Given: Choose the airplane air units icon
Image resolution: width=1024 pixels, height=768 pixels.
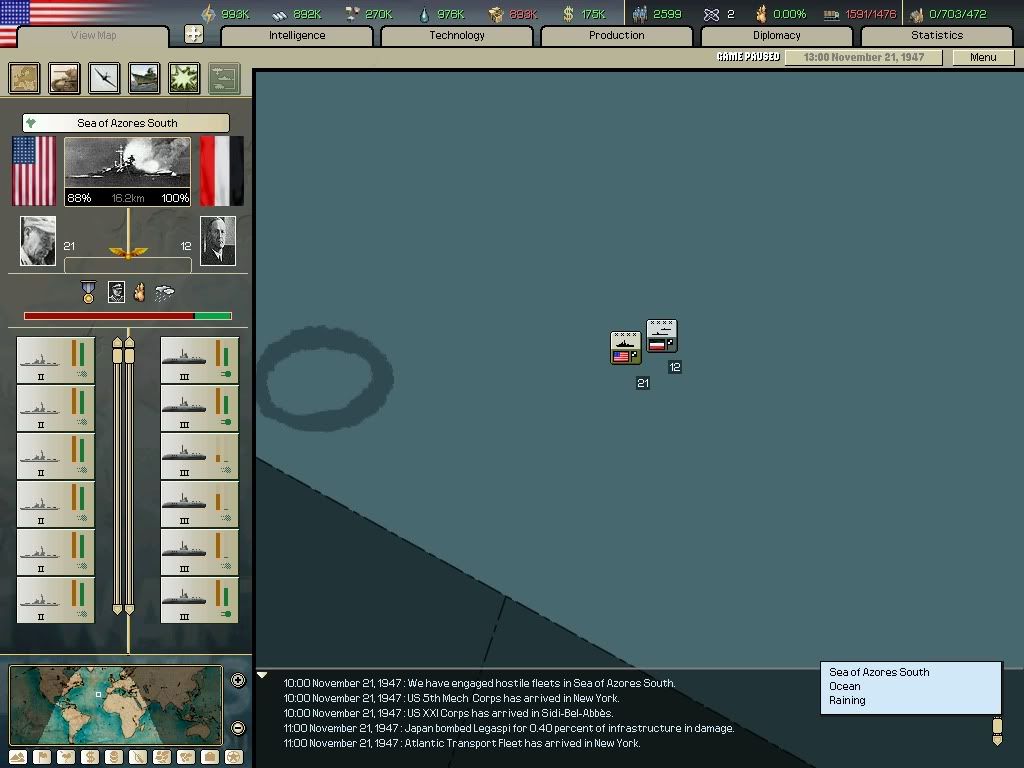Looking at the screenshot, I should pos(104,78).
